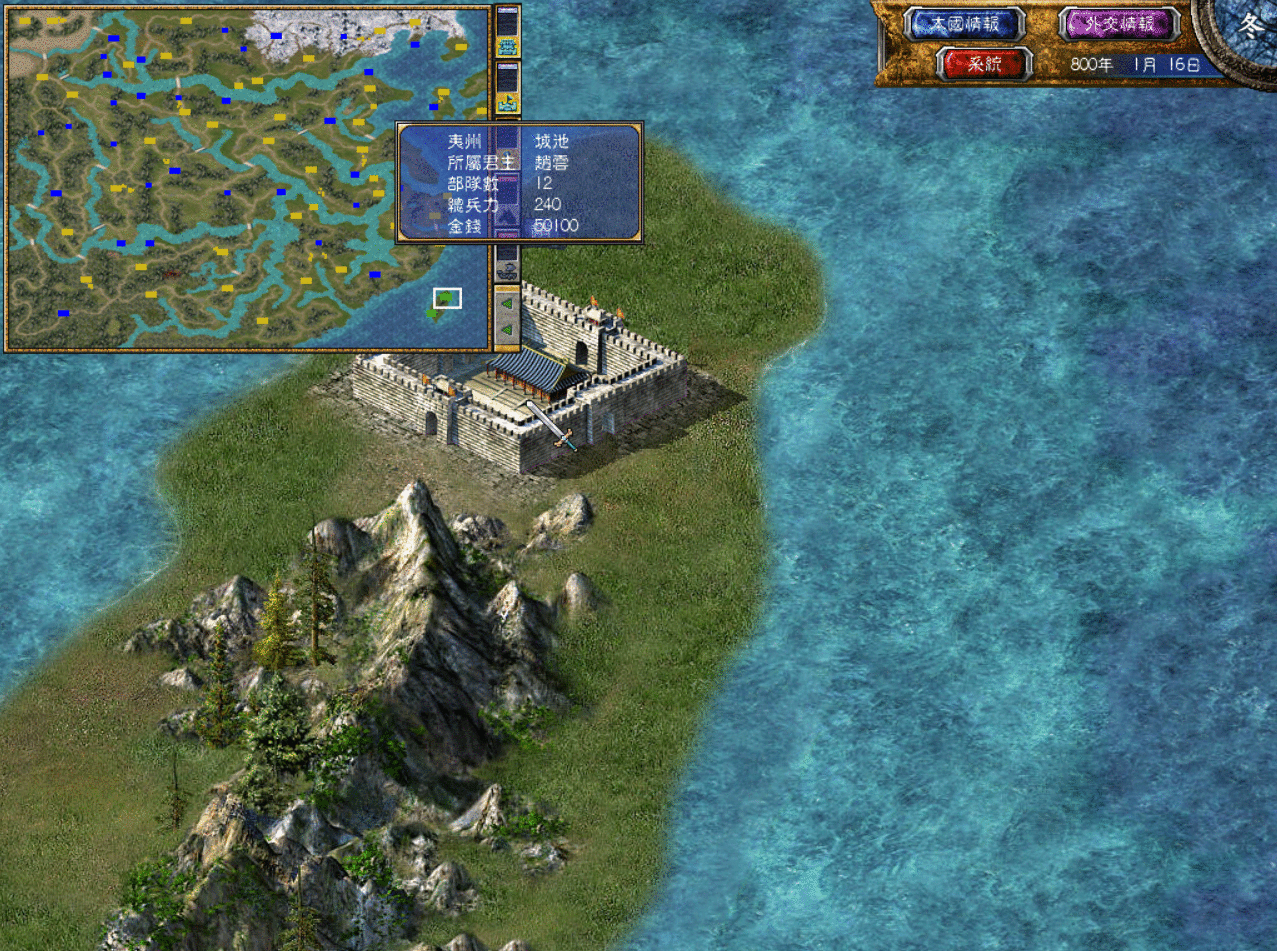The width and height of the screenshot is (1277, 951).
Task: Select the flag-on-castle icon button
Action: click(508, 101)
